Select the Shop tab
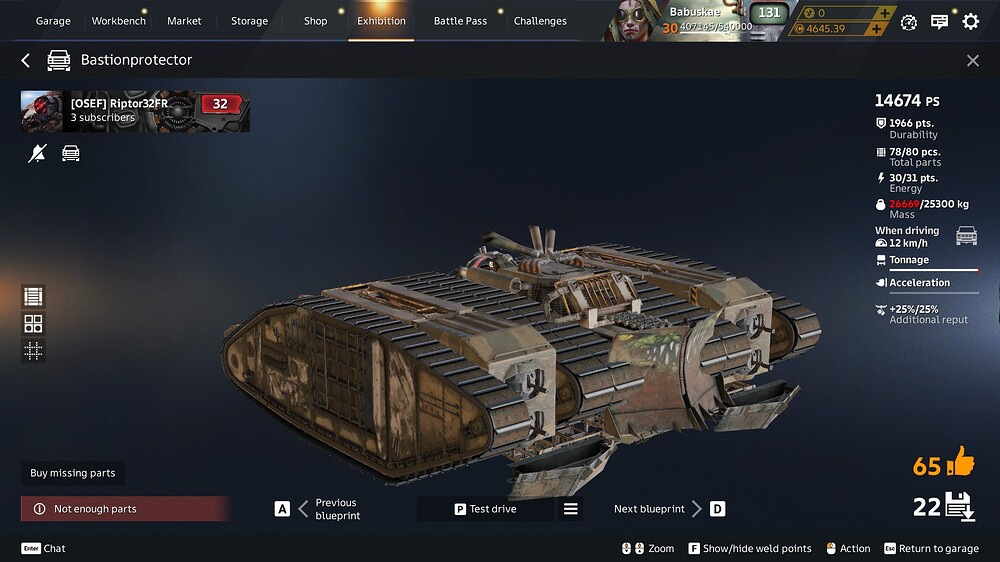Viewport: 1000px width, 562px height. click(315, 21)
